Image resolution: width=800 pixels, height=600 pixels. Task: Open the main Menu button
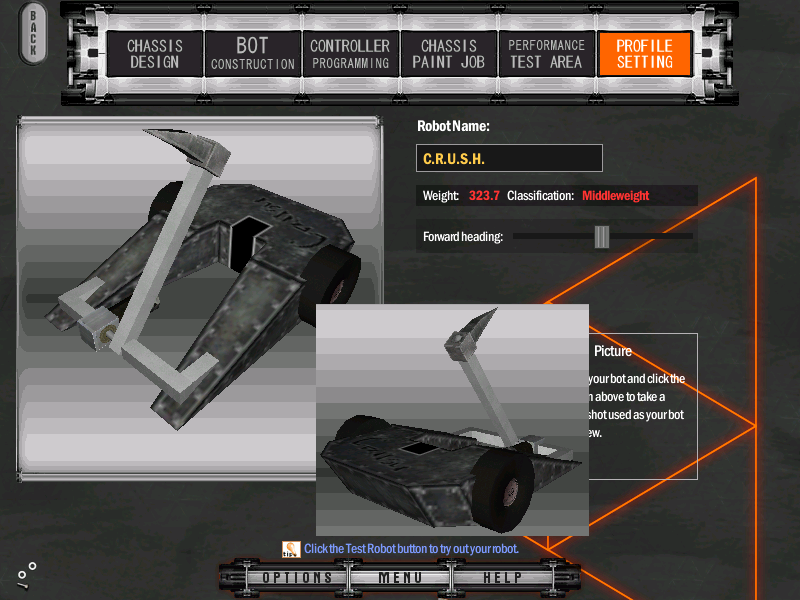(x=400, y=578)
